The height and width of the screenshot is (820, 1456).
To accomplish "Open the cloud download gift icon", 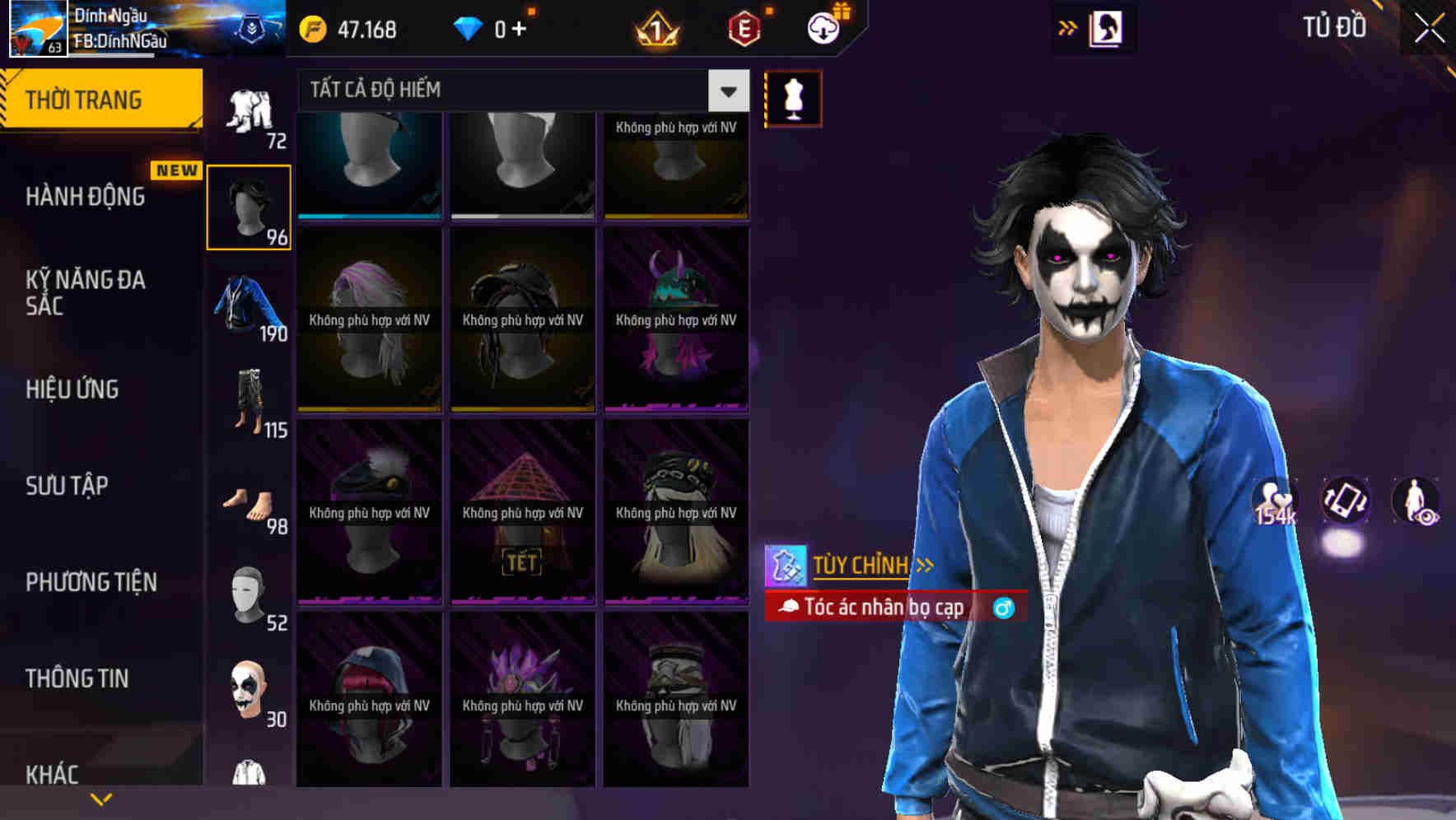I will pyautogui.click(x=825, y=28).
